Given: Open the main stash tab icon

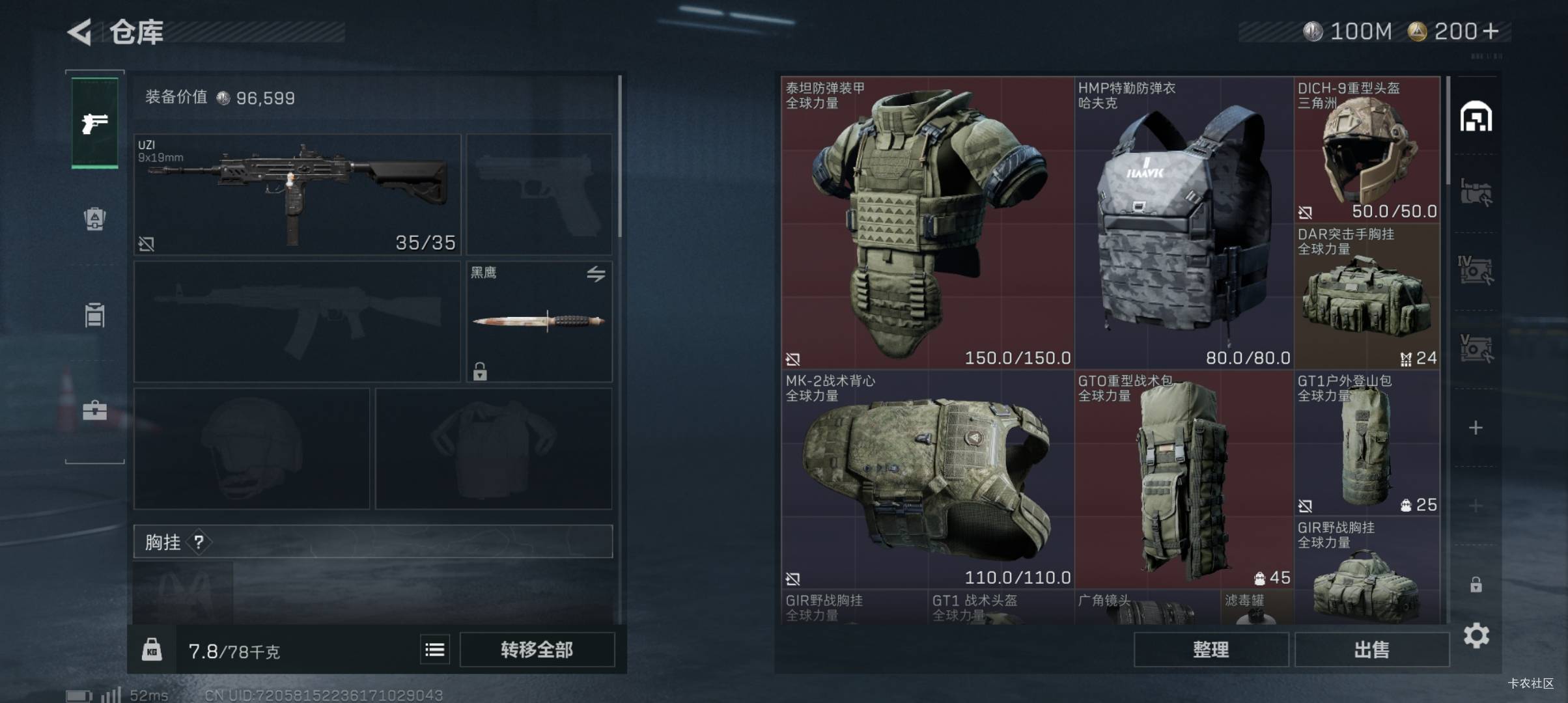Looking at the screenshot, I should (1476, 117).
